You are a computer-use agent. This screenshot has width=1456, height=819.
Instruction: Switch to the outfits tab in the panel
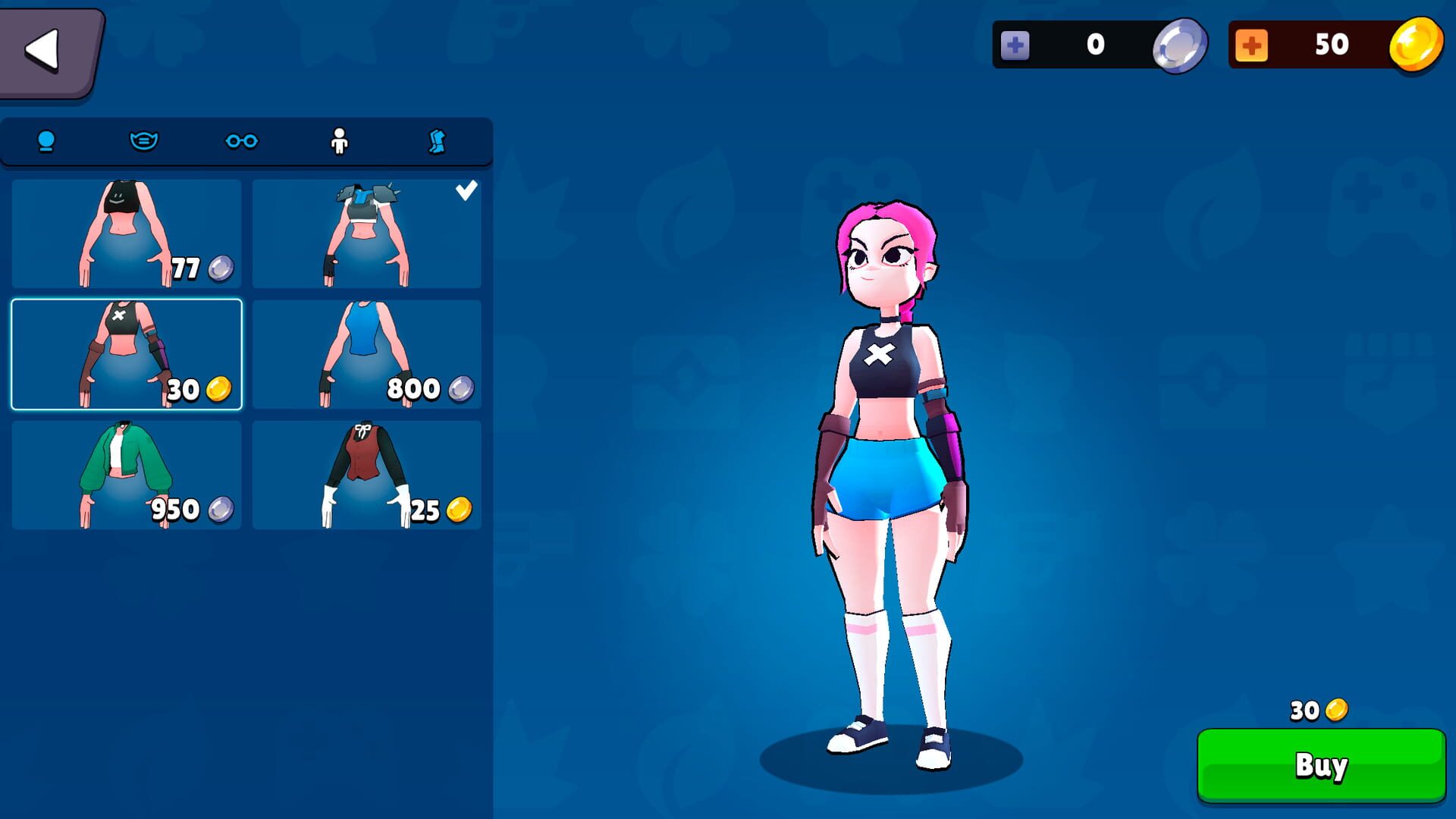(341, 141)
